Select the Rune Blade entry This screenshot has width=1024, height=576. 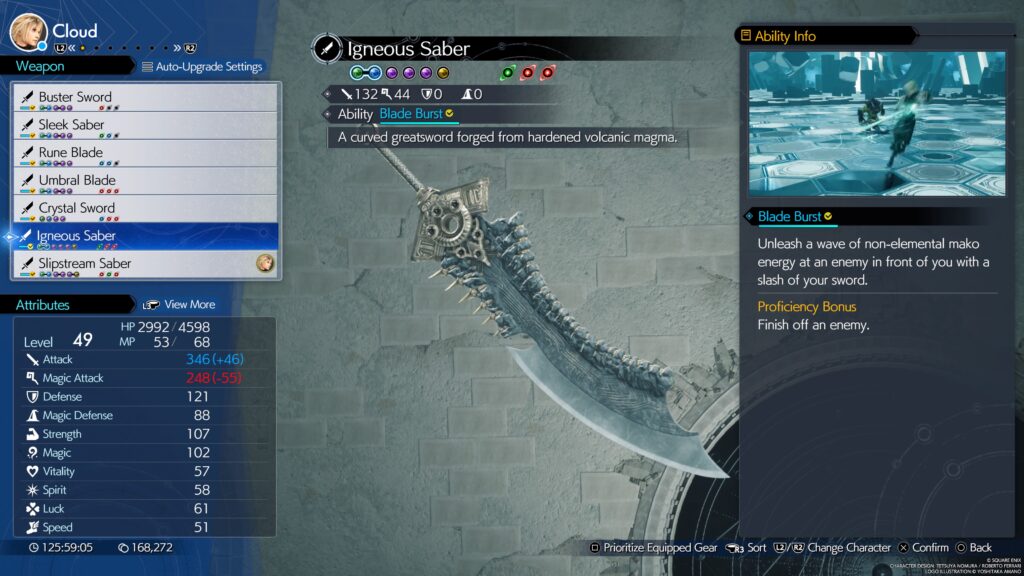coord(144,153)
